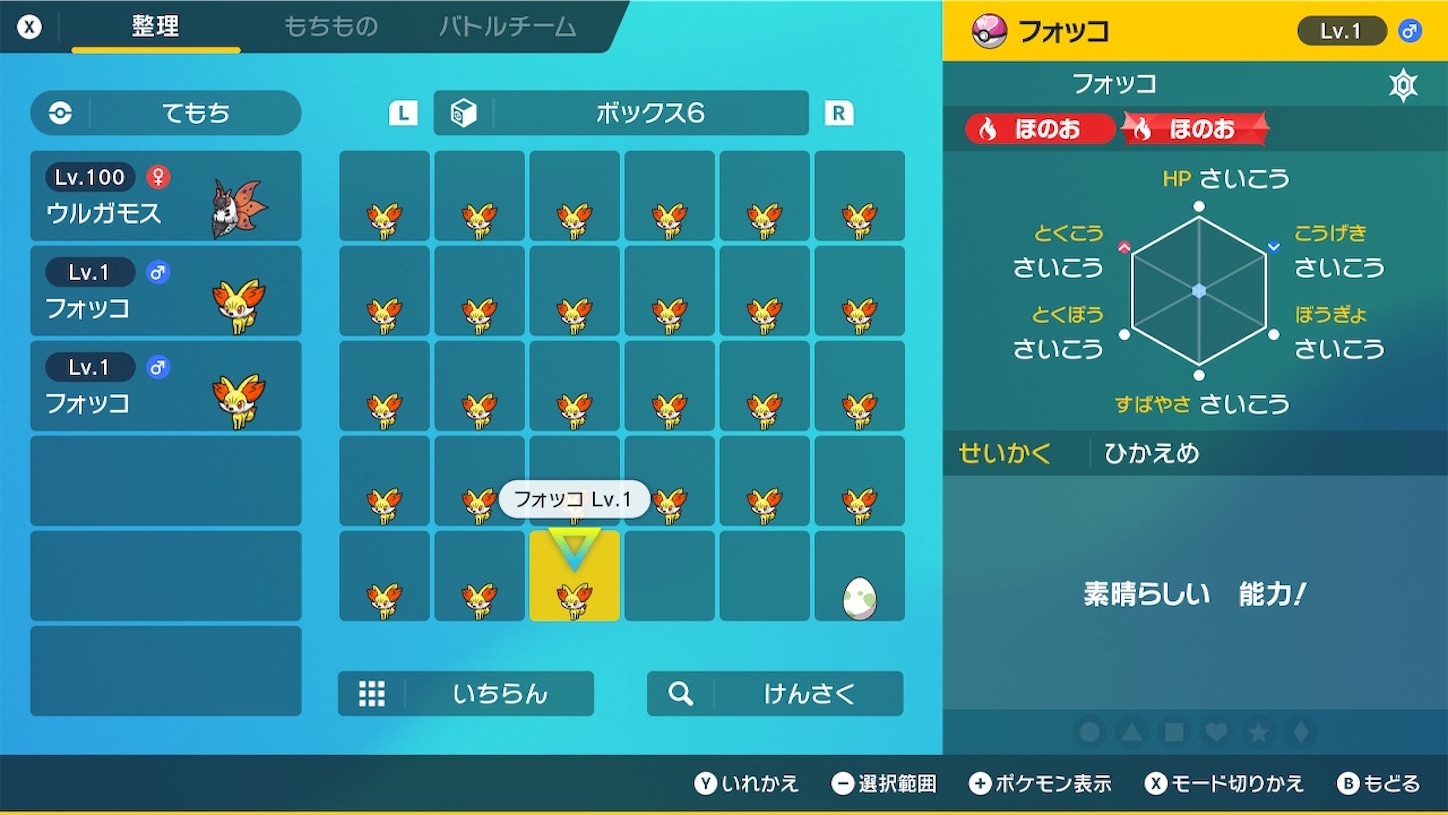Toggle the star mark on フォッコ
Viewport: 1448px width, 815px height.
[x=1257, y=732]
